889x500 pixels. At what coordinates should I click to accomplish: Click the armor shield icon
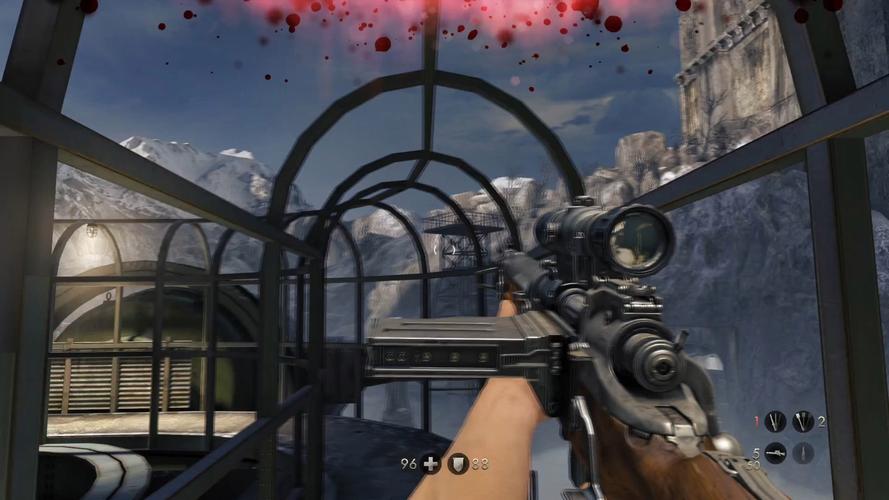click(457, 464)
